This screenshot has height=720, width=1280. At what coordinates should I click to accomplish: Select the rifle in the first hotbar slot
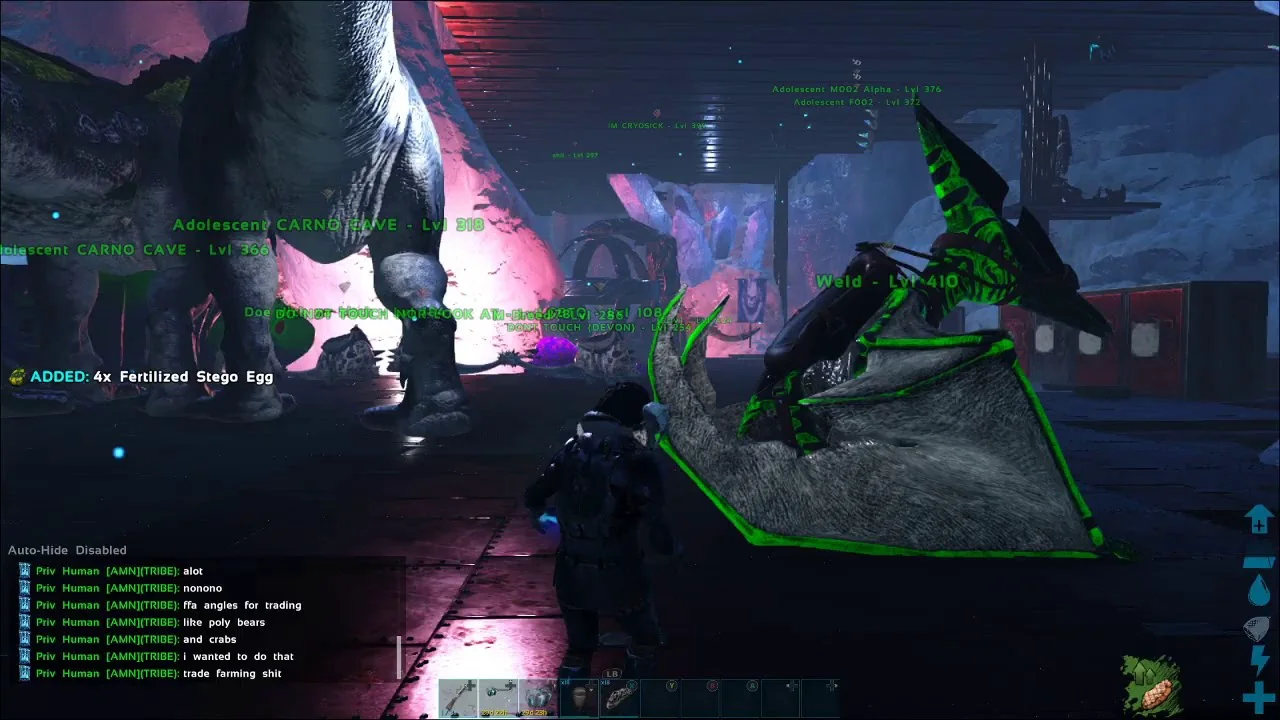pos(458,698)
